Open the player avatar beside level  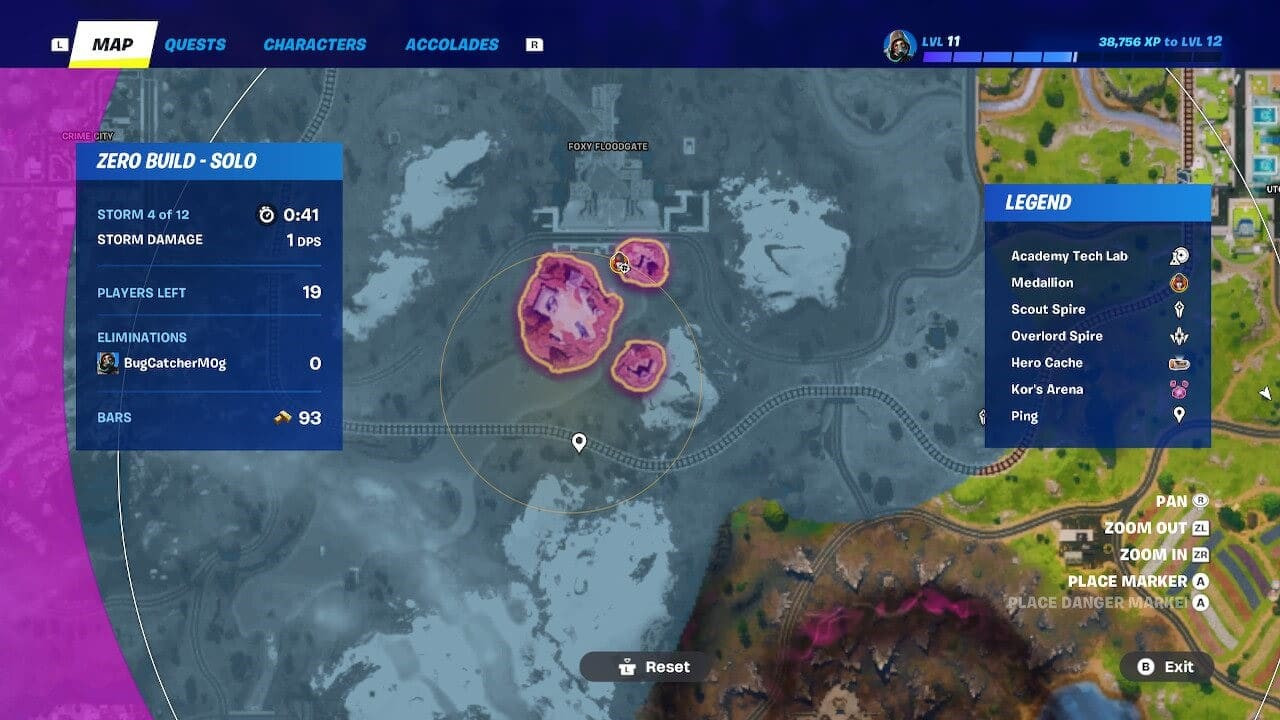899,45
